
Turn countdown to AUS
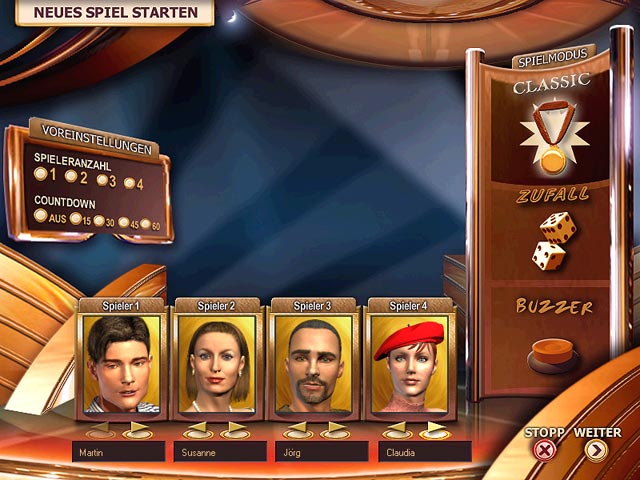tap(40, 215)
